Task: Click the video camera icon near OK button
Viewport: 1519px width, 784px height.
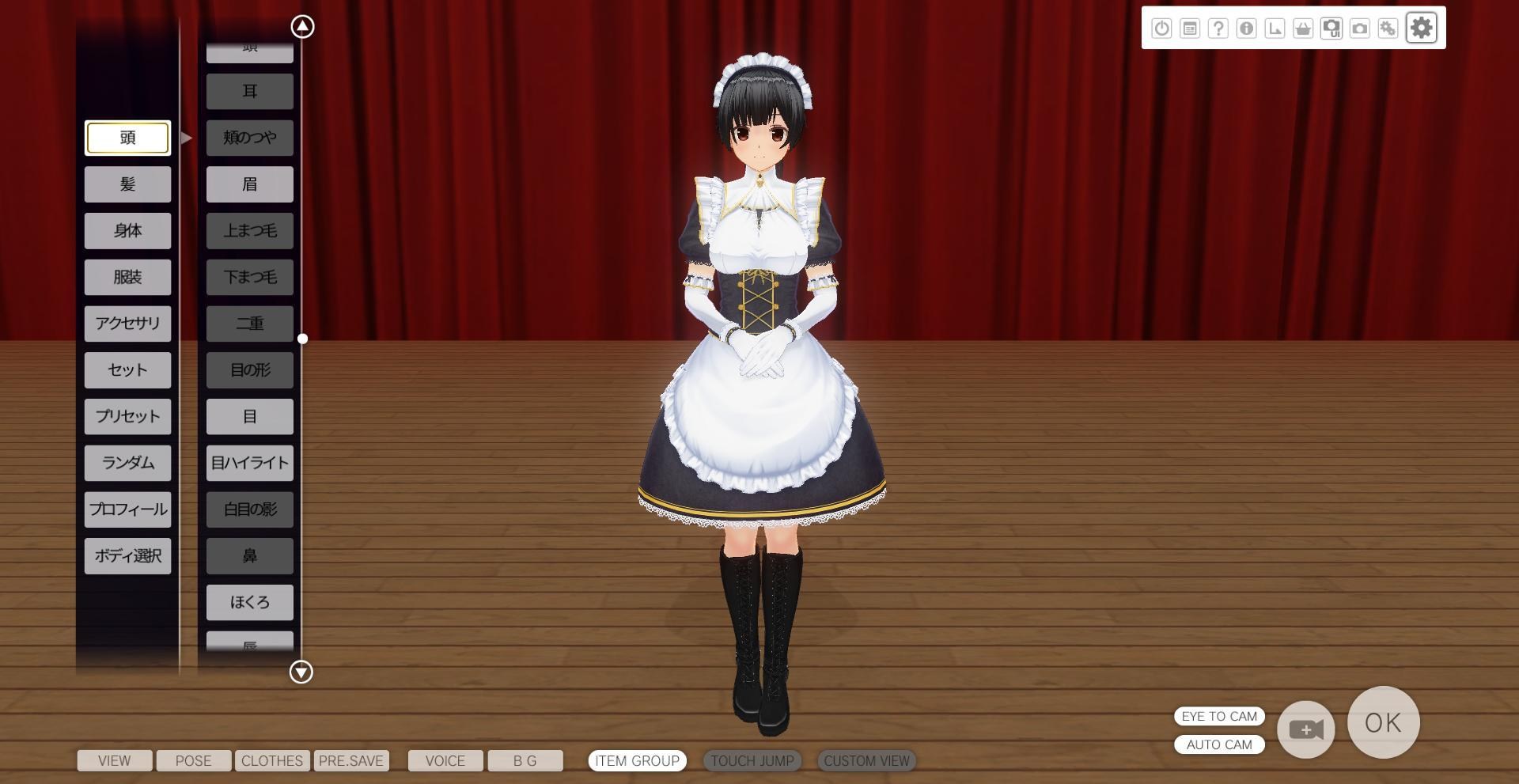Action: click(x=1305, y=729)
